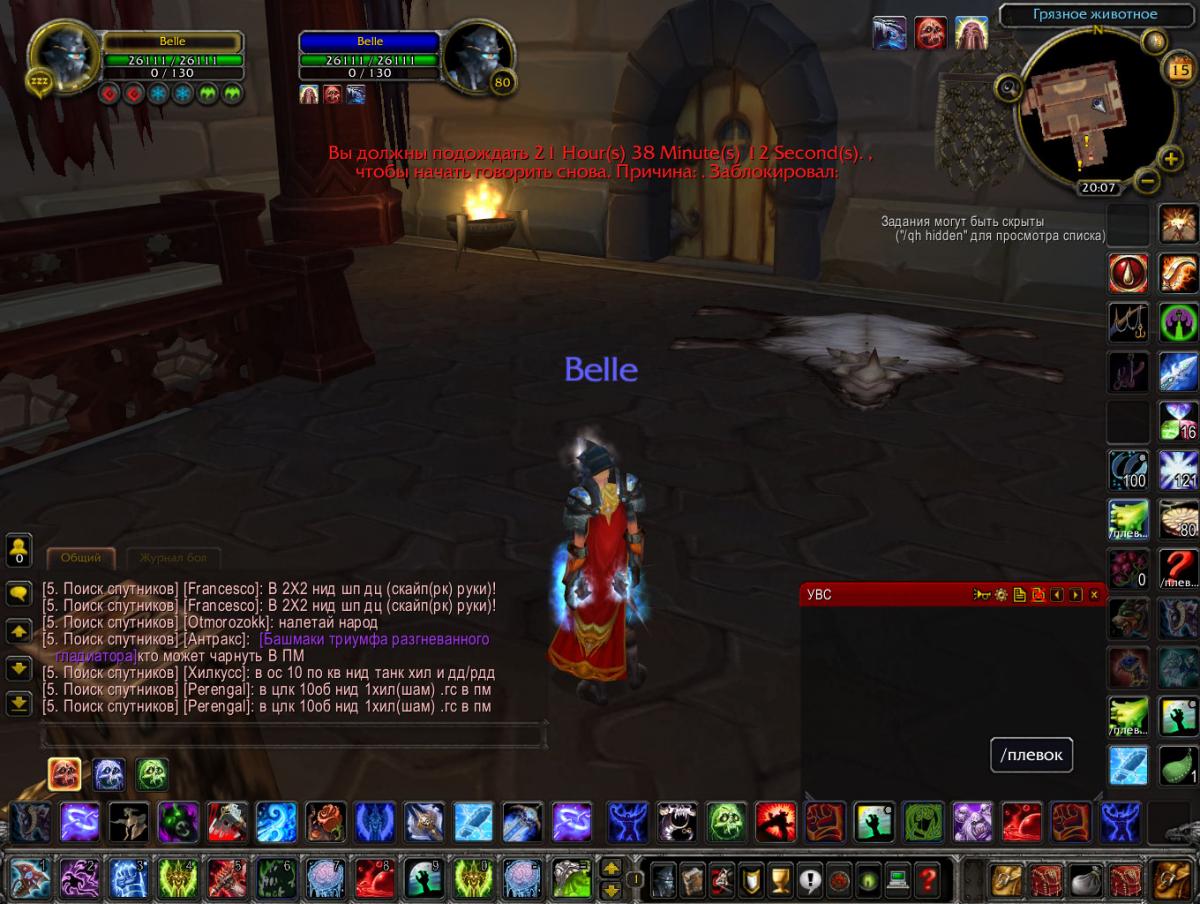Close the УВС window
The height and width of the screenshot is (904, 1200).
[x=1094, y=595]
